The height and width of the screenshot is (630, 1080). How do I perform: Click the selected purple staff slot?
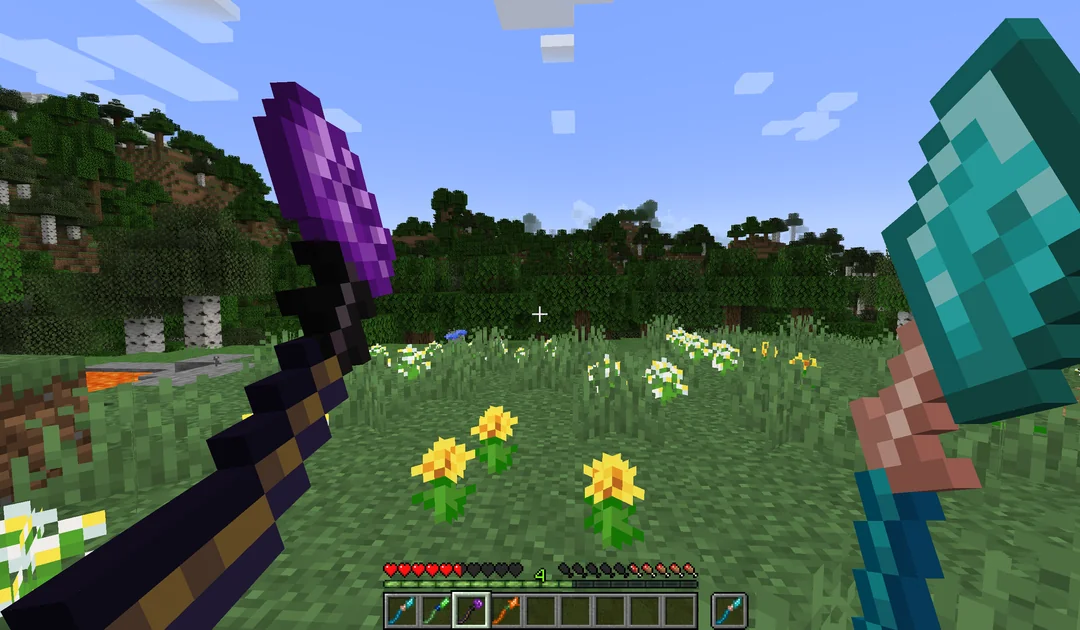point(471,609)
